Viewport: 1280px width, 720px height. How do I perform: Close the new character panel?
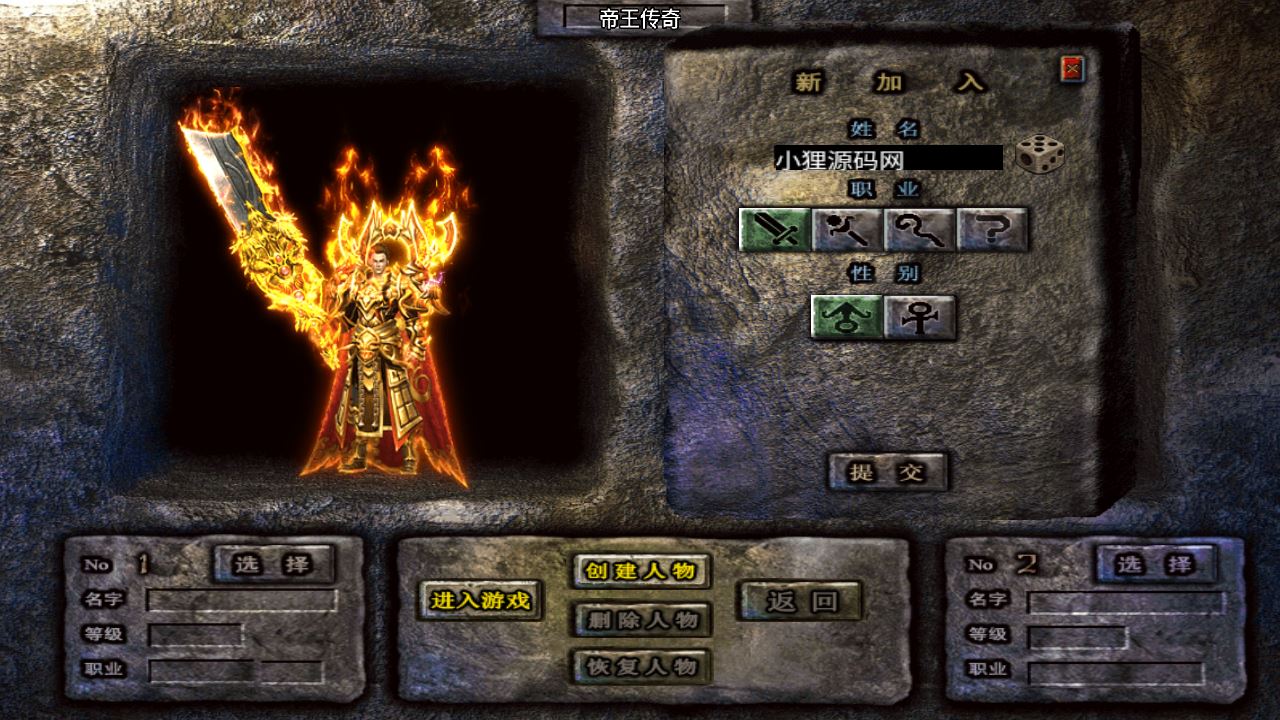click(x=1072, y=69)
